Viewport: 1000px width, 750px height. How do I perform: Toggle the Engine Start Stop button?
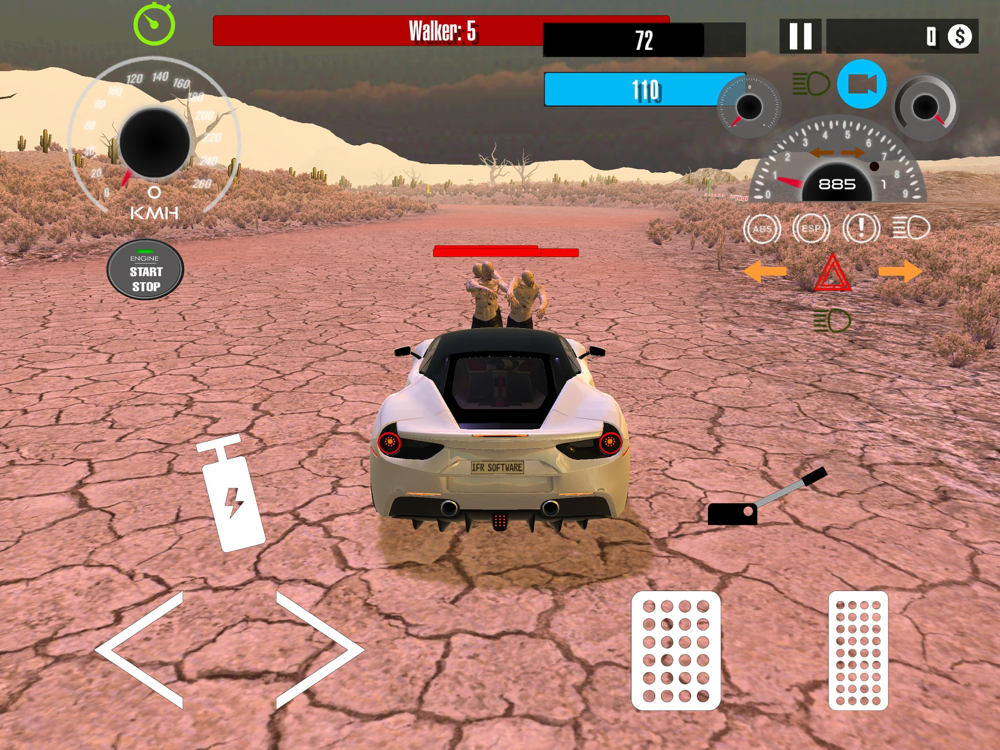146,270
